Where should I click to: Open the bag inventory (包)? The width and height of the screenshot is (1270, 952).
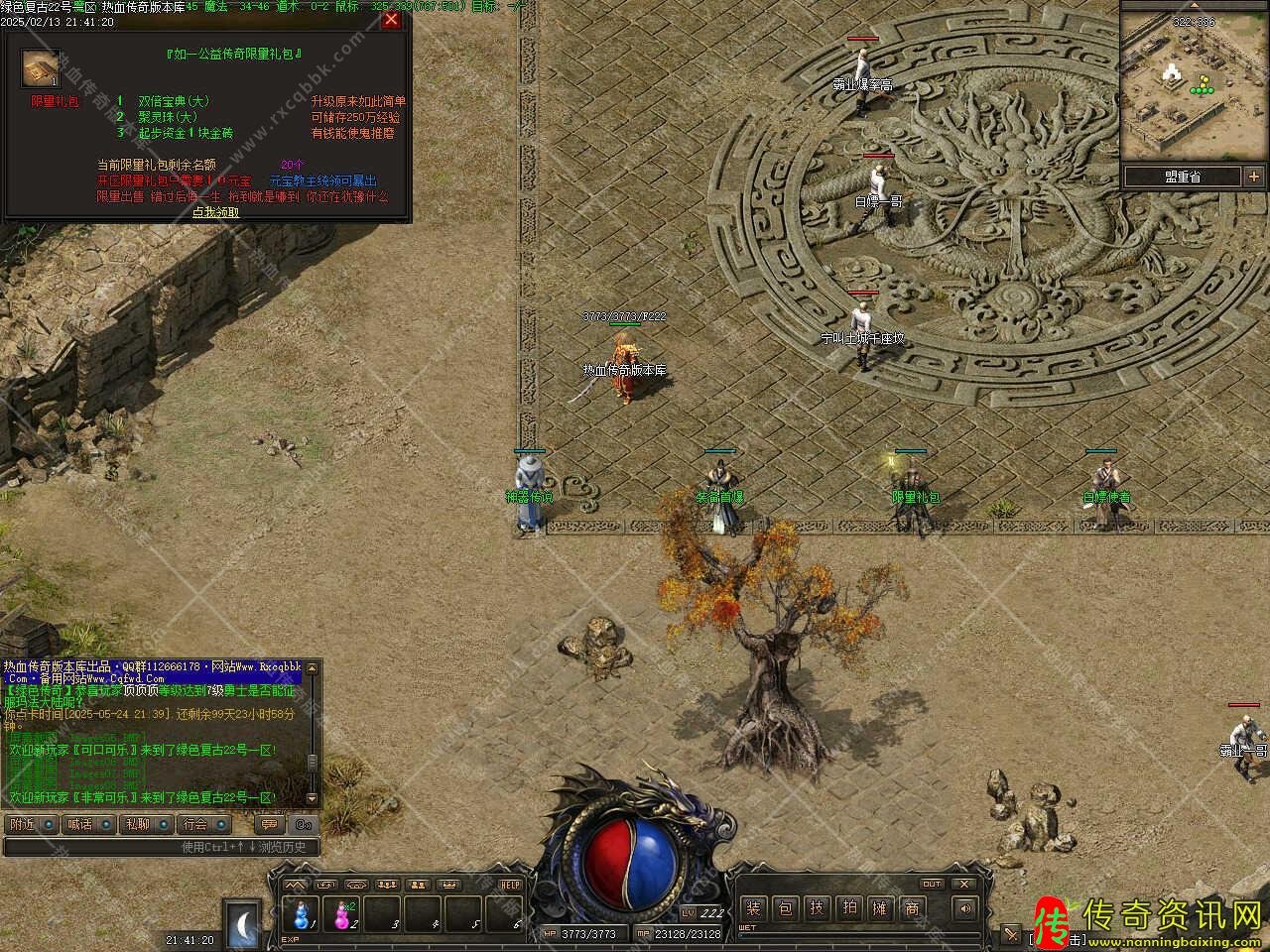coord(786,908)
